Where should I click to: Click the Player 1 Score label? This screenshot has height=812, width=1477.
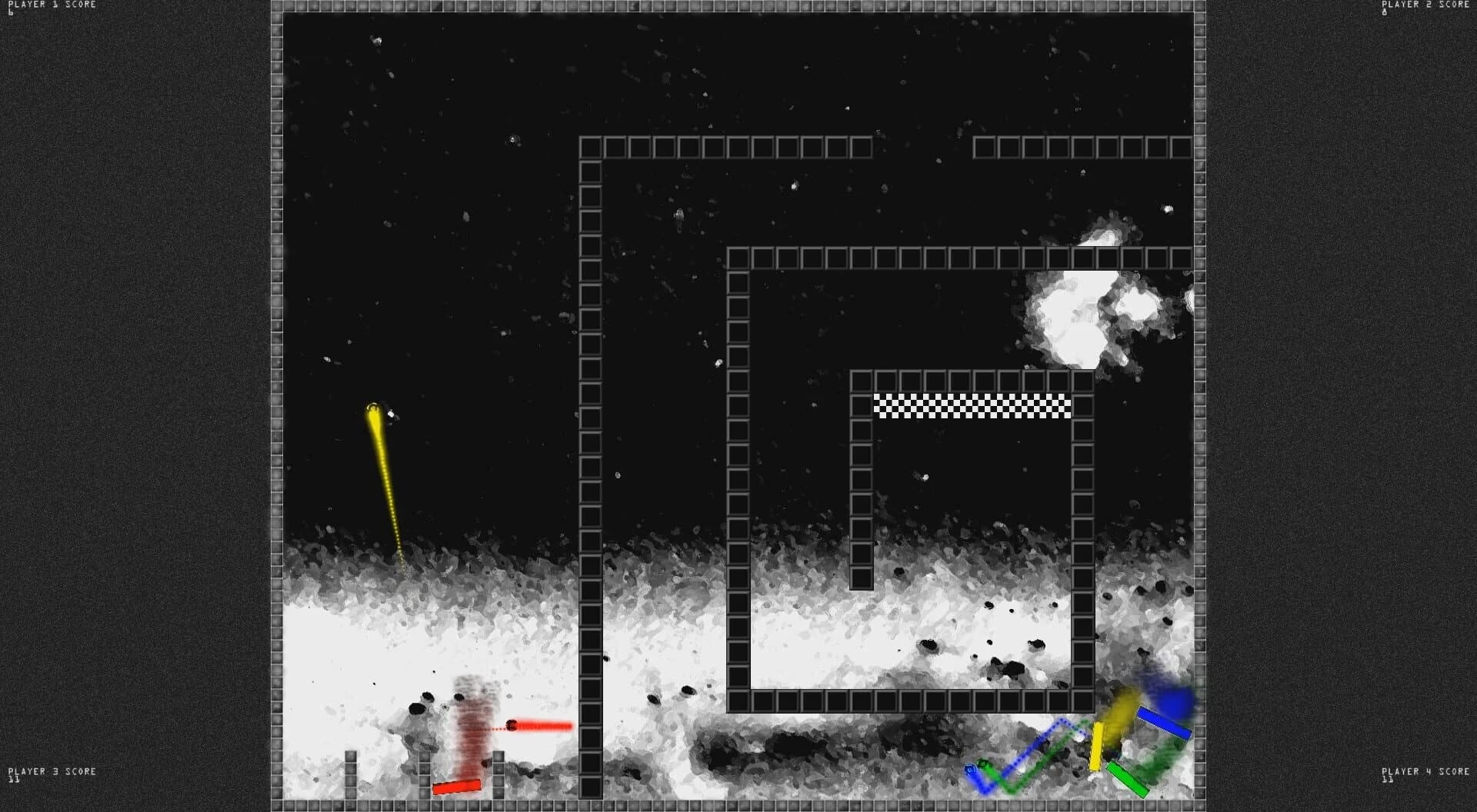[x=51, y=4]
